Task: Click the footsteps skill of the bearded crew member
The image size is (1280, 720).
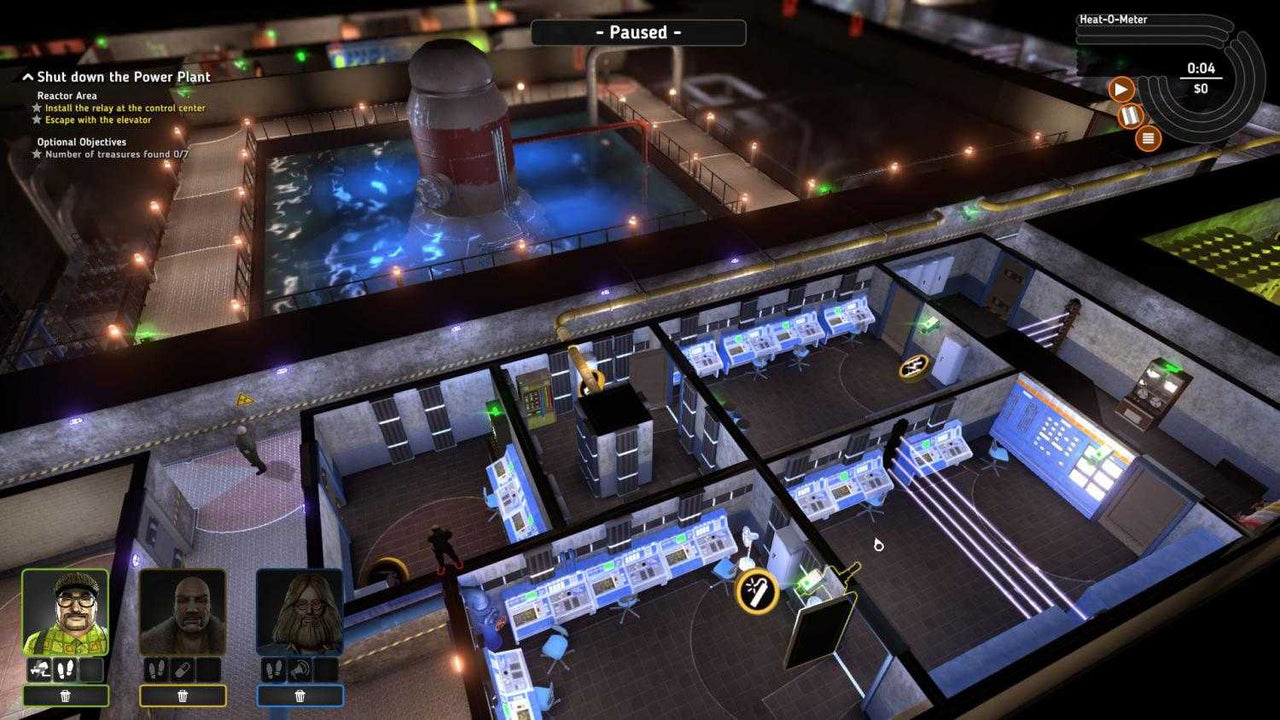Action: pyautogui.click(x=273, y=670)
